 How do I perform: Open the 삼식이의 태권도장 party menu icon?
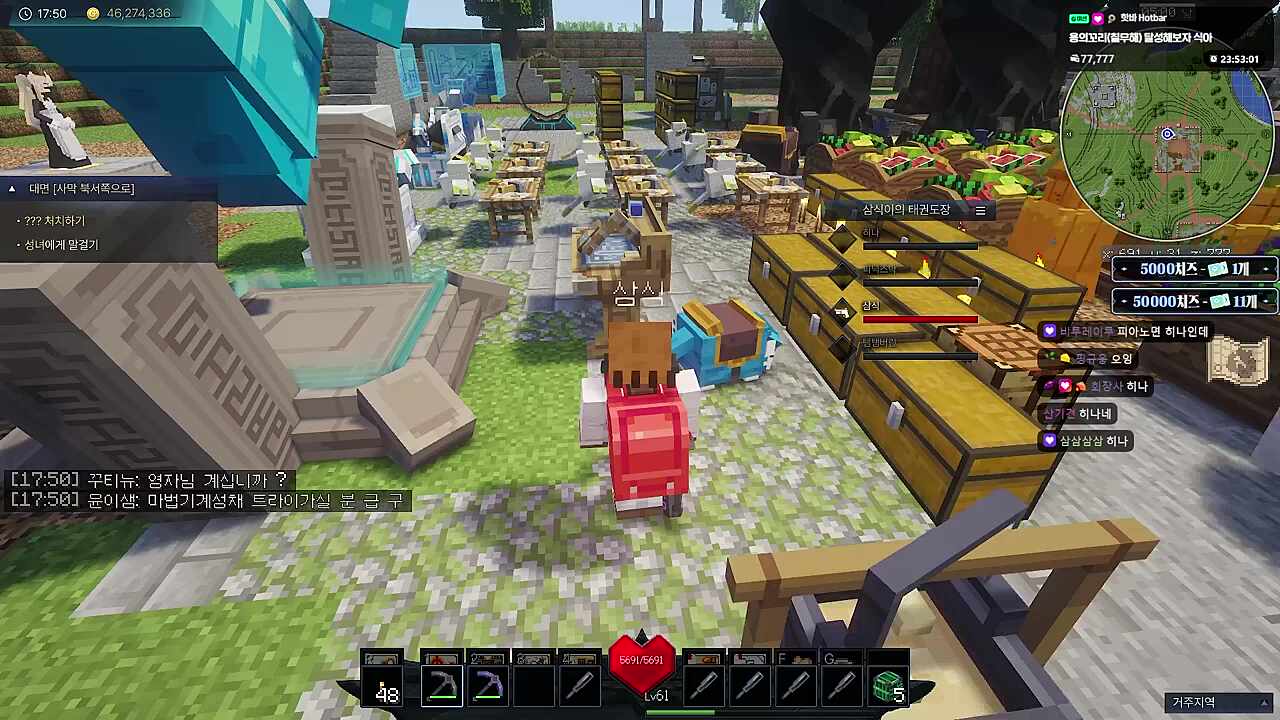(x=980, y=210)
